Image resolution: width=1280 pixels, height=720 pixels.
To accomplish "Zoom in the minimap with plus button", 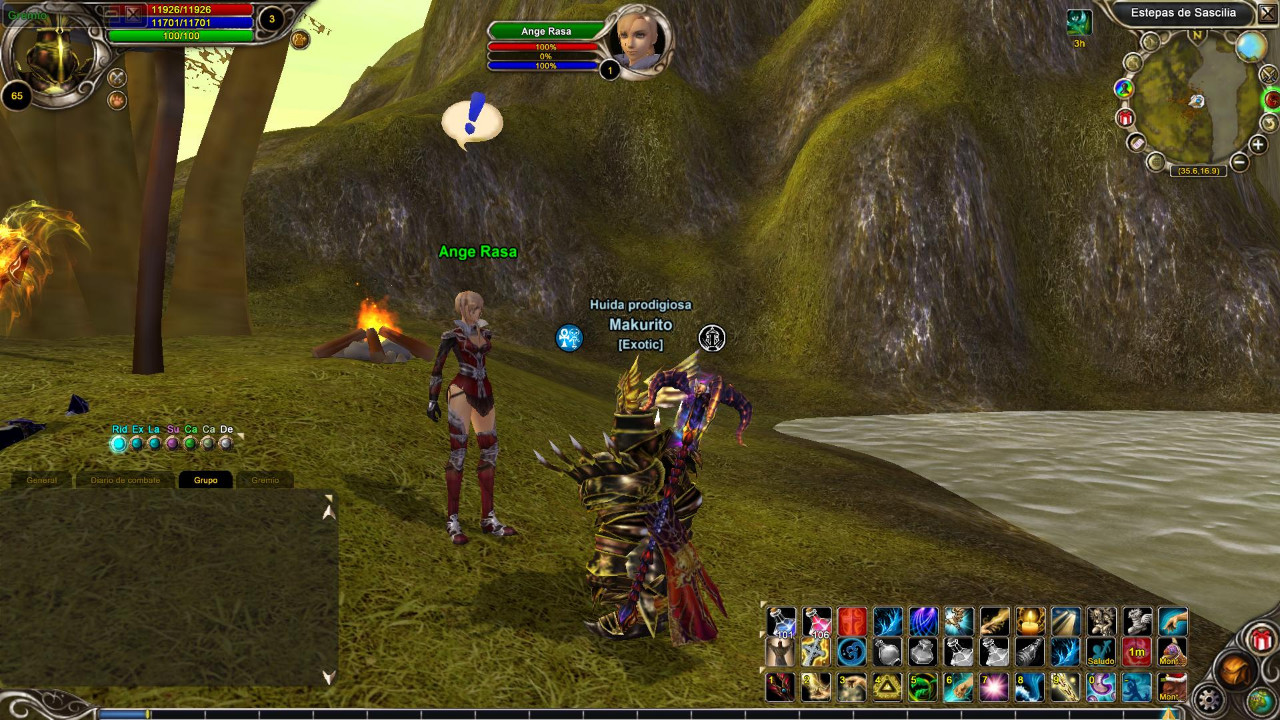I will [1258, 145].
